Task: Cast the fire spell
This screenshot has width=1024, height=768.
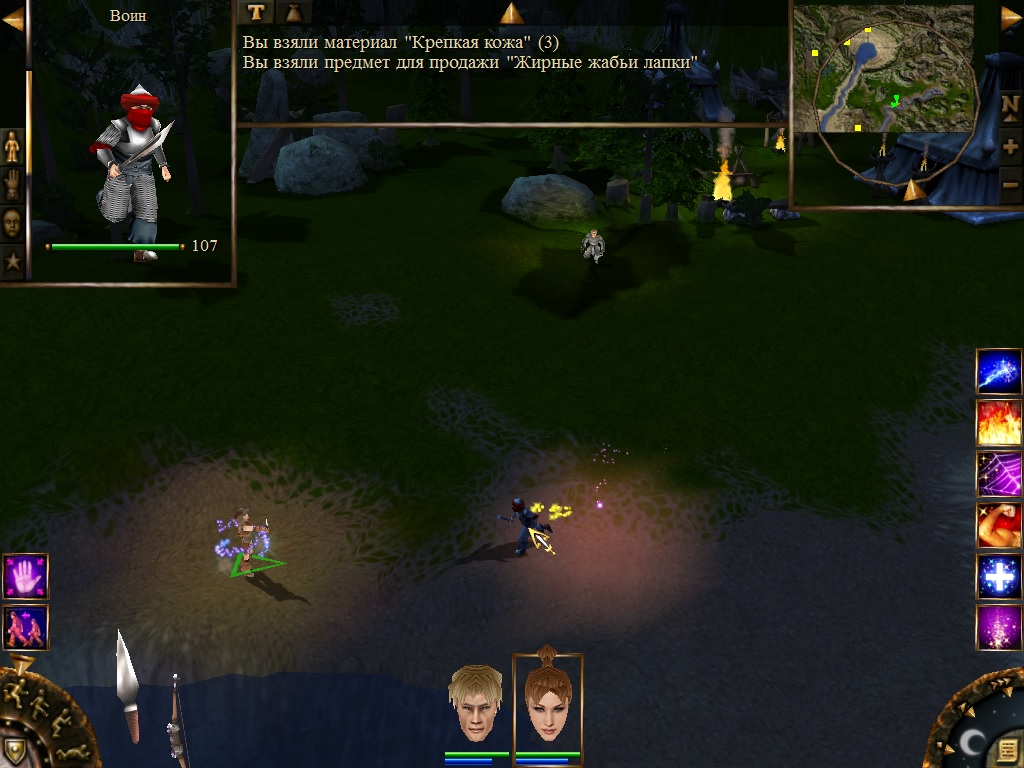Action: point(998,423)
